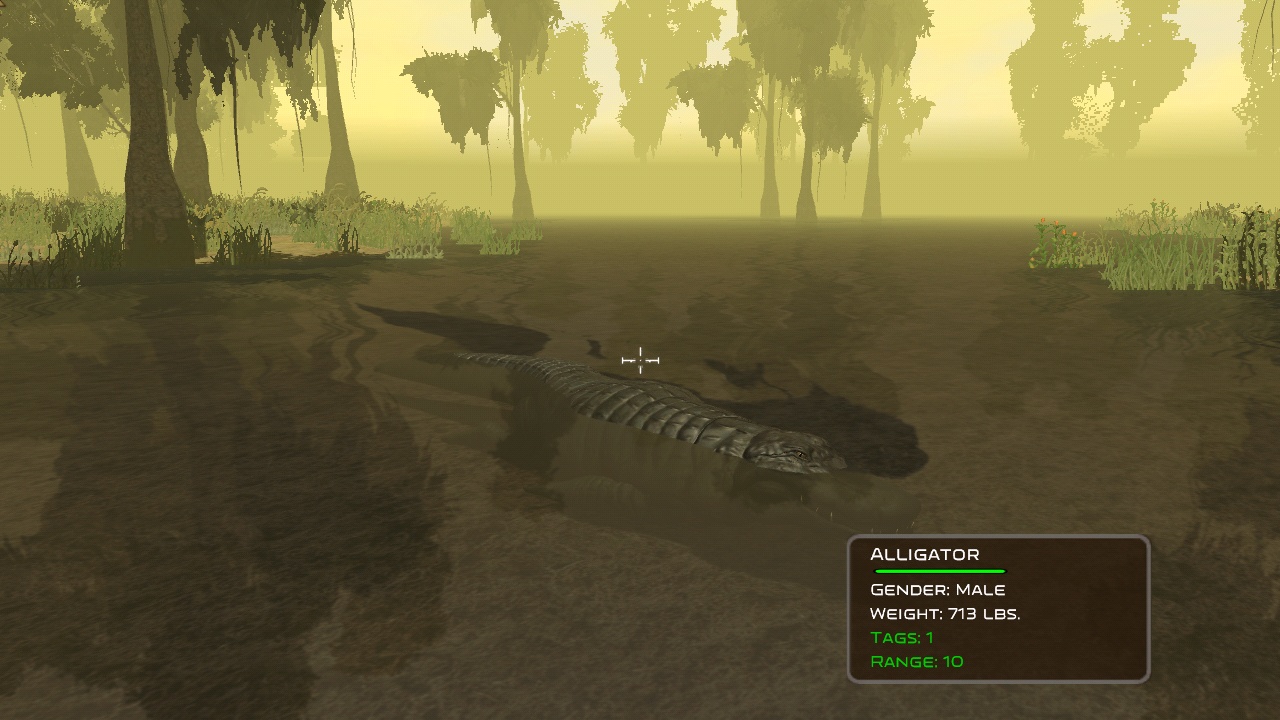The image size is (1280, 720).
Task: Click the crosshair reticle at screen center
Action: [640, 358]
